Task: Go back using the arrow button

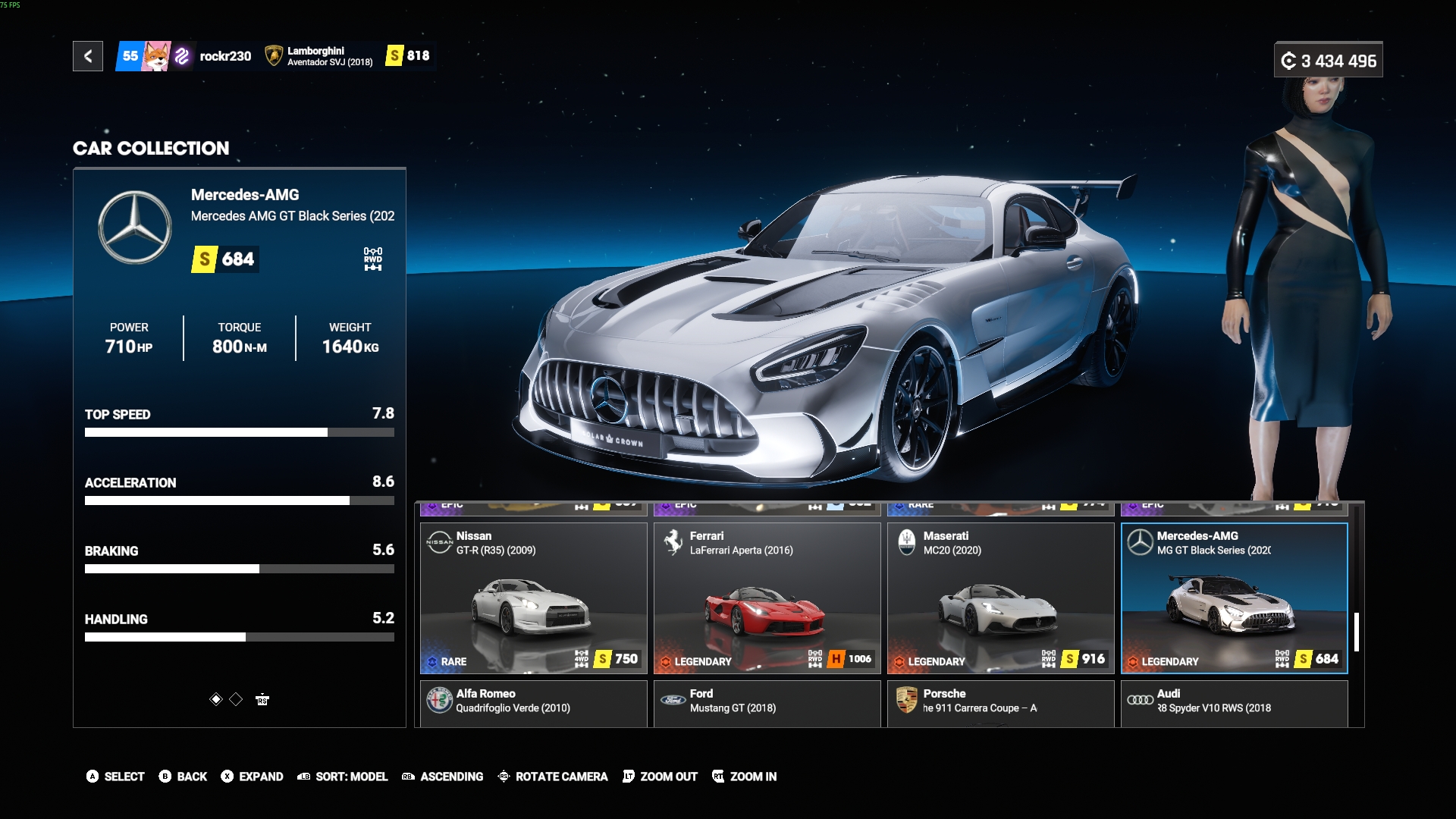Action: pos(88,56)
